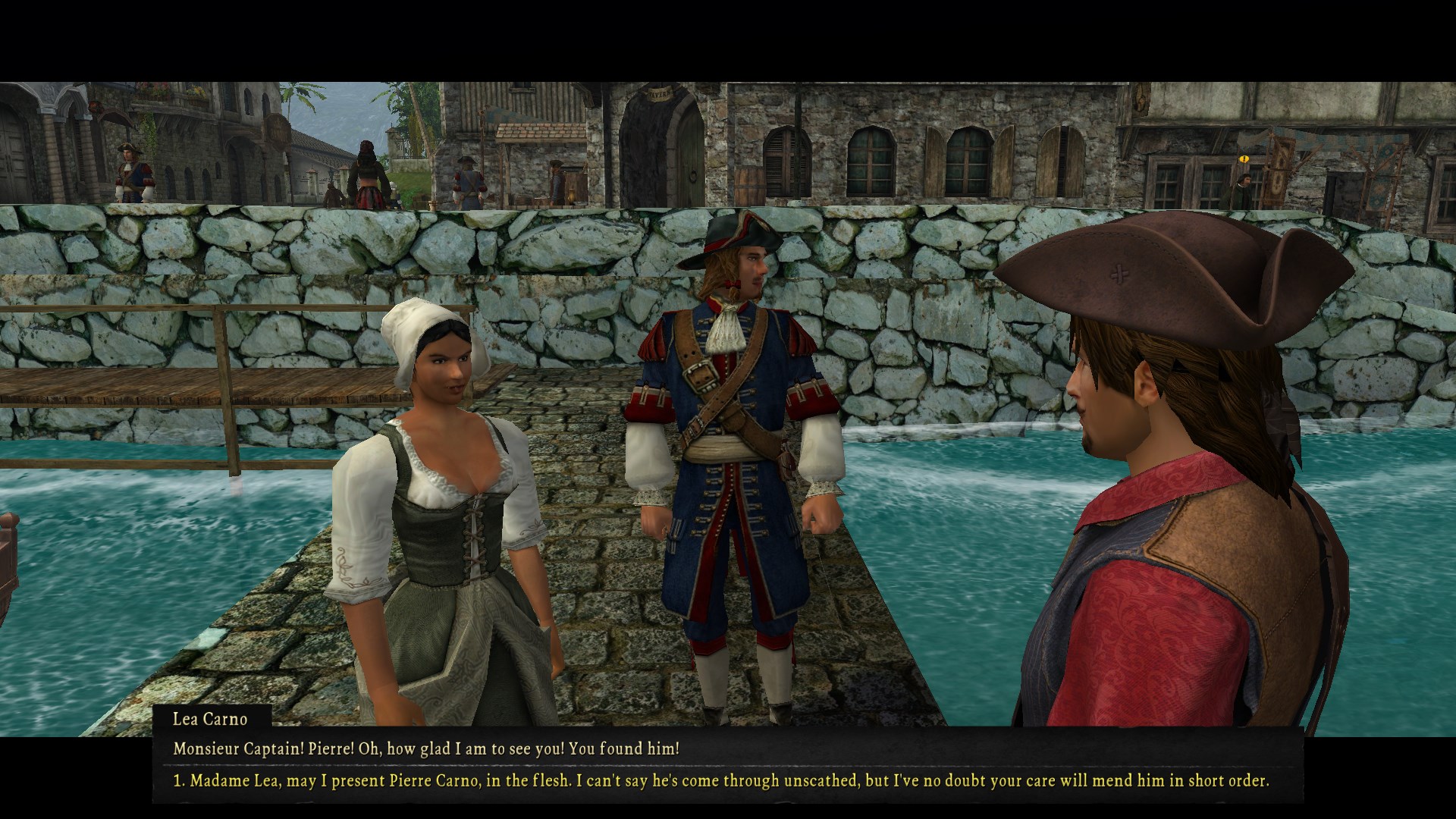This screenshot has height=819, width=1456.
Task: Choose the reply presenting Pierre Carno
Action: pos(720,780)
